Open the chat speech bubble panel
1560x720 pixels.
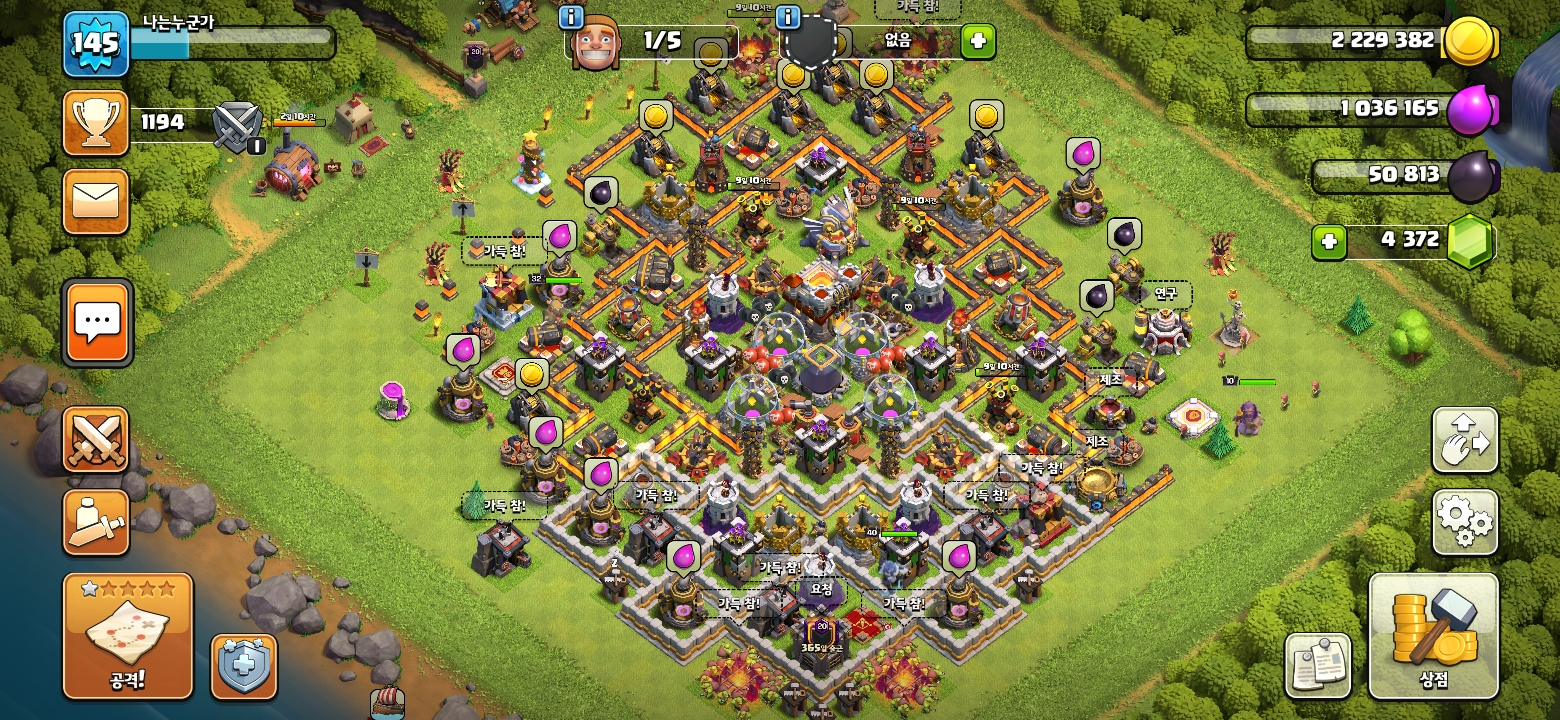coord(97,323)
